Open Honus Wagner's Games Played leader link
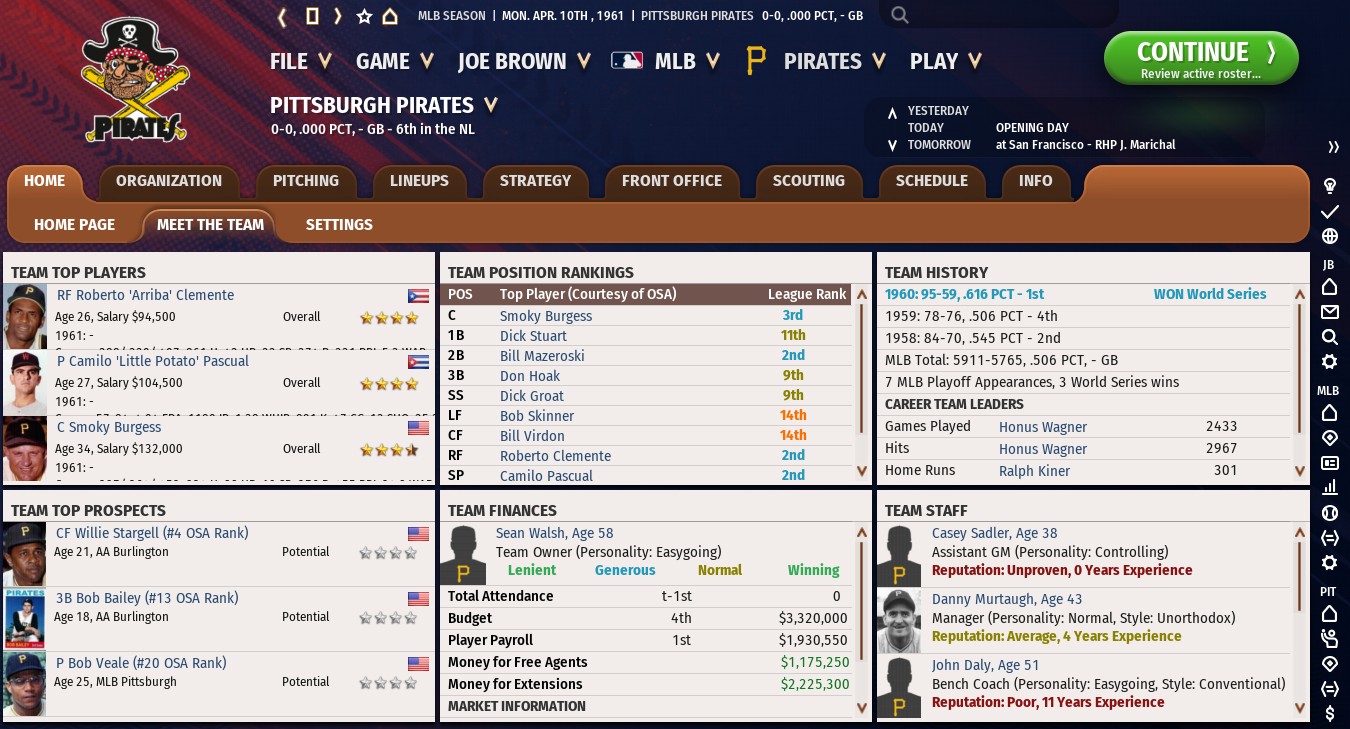This screenshot has width=1350, height=729. click(1042, 427)
